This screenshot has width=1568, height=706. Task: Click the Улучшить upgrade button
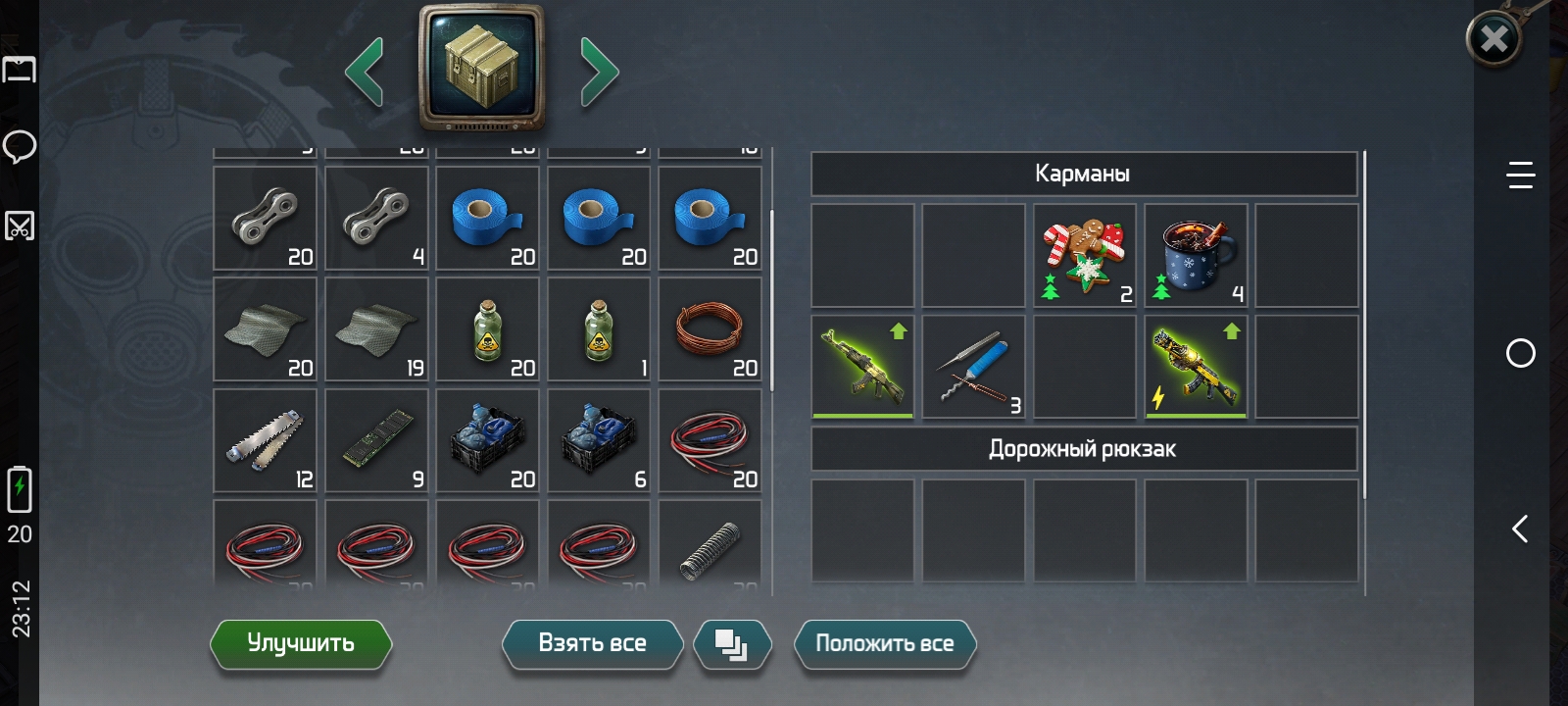click(301, 643)
